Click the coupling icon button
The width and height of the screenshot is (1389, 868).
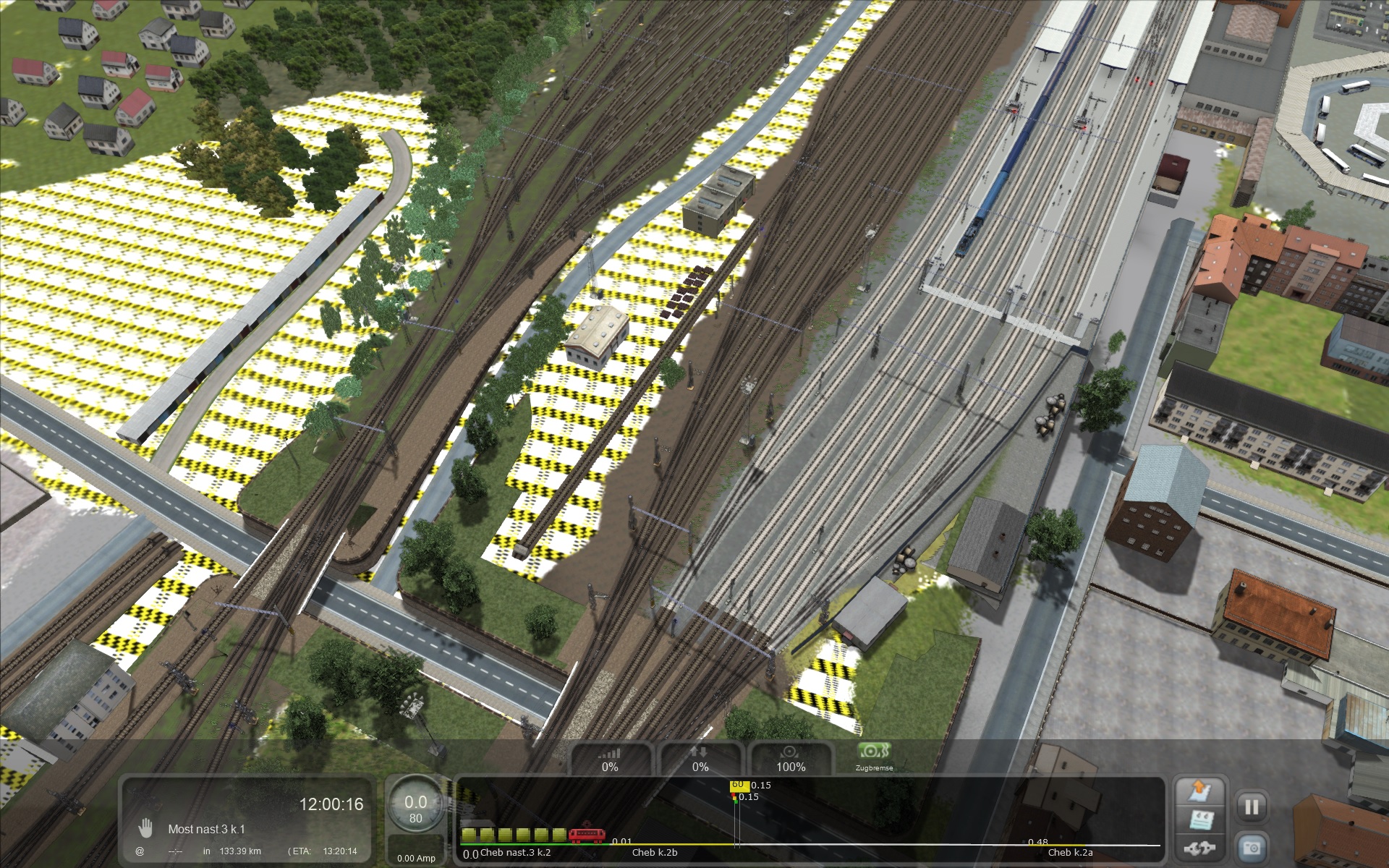tap(1199, 847)
